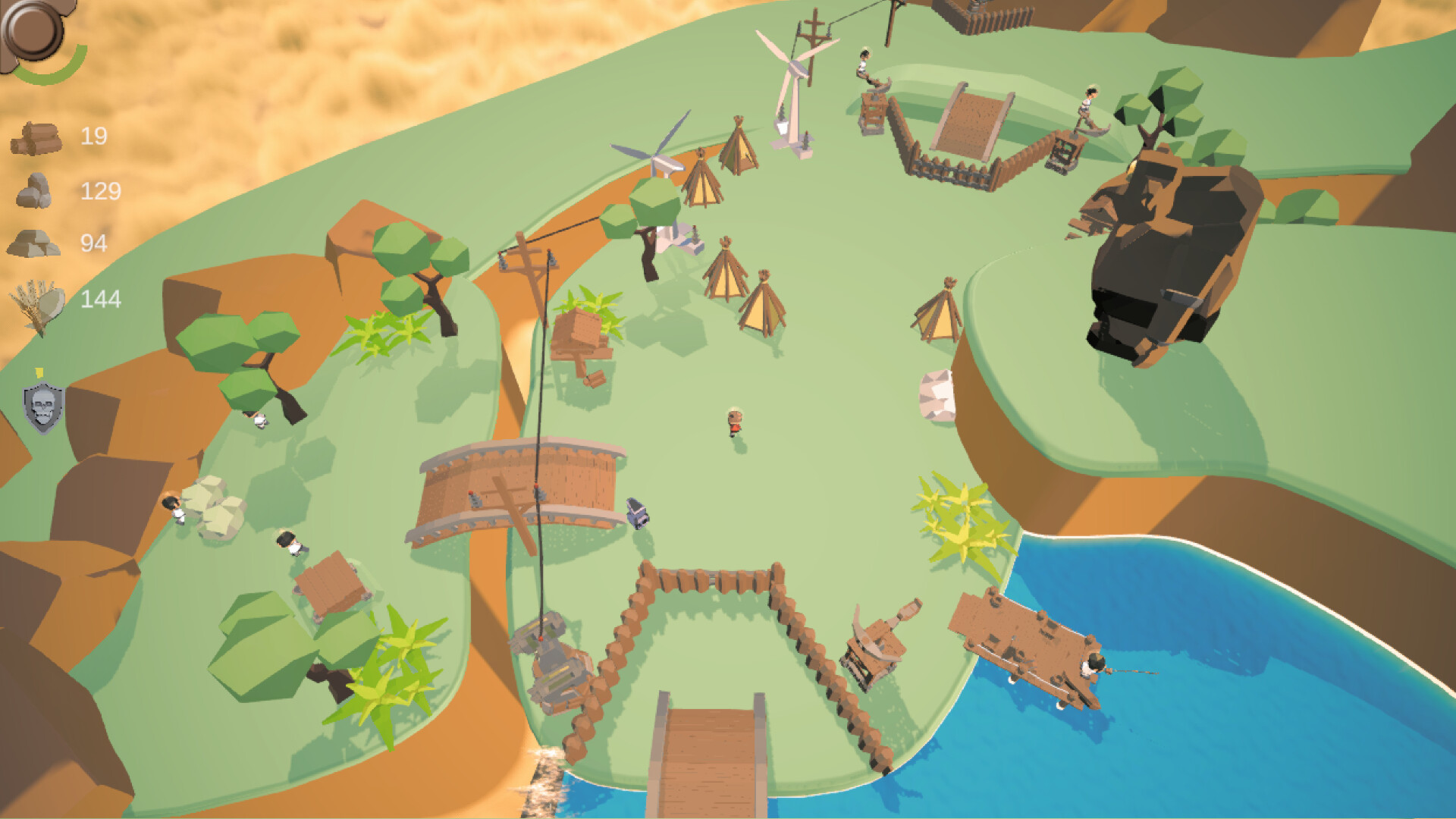Click the wheat count showing 144
Screen dimensions: 1456x819
102,300
